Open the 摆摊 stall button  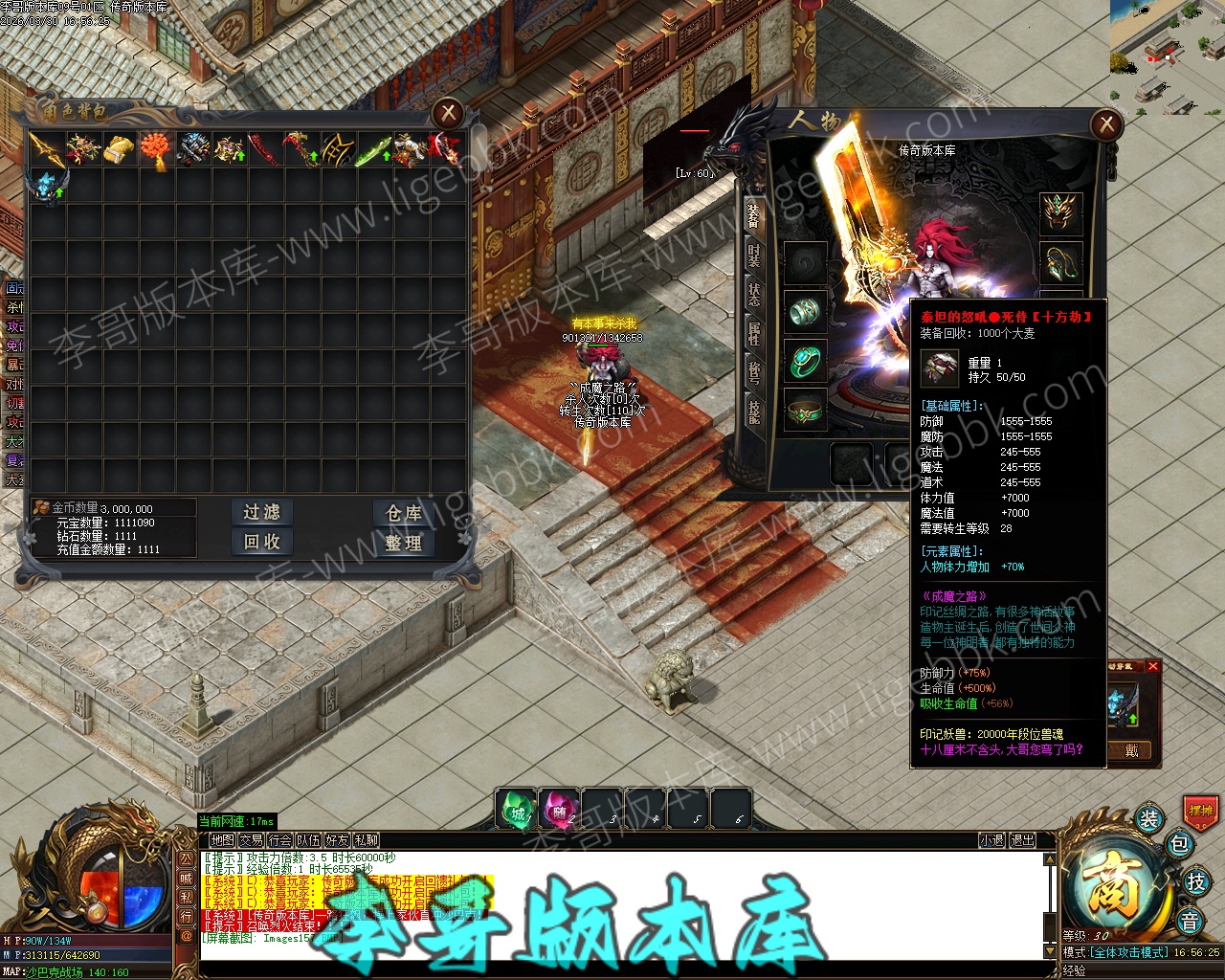click(x=1200, y=811)
